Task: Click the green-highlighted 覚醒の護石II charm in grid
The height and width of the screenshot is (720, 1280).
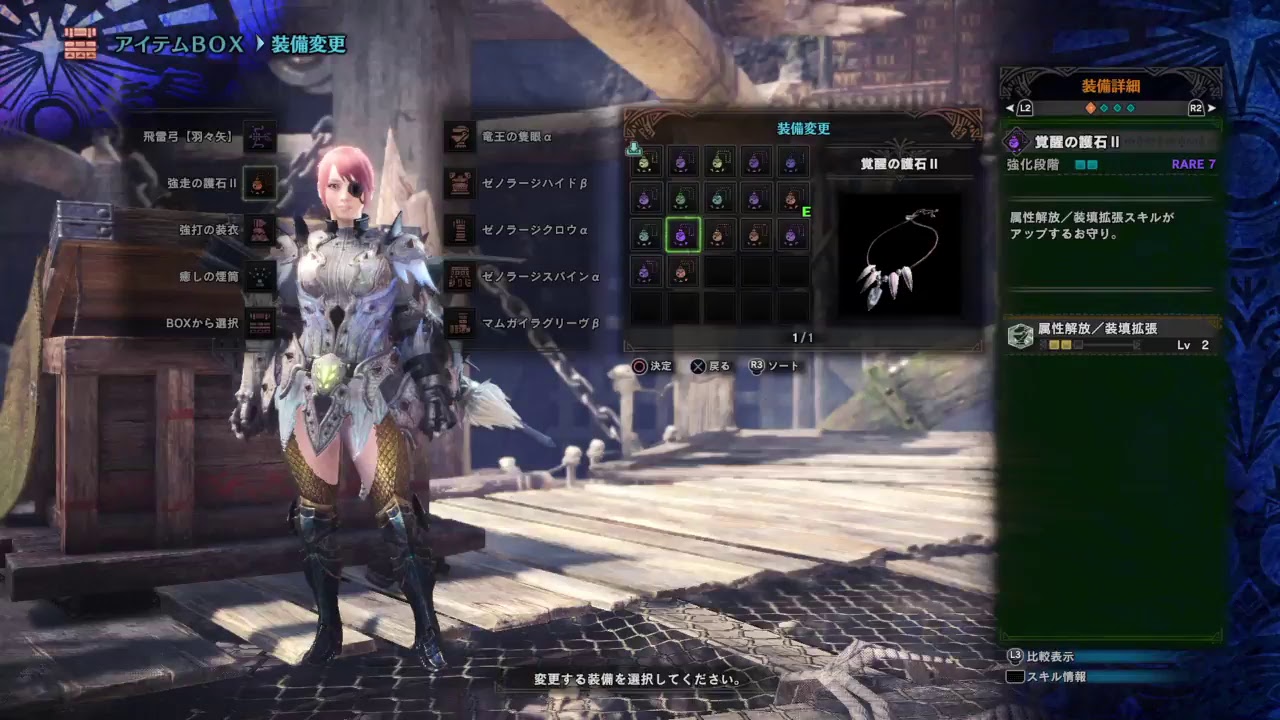Action: 682,235
